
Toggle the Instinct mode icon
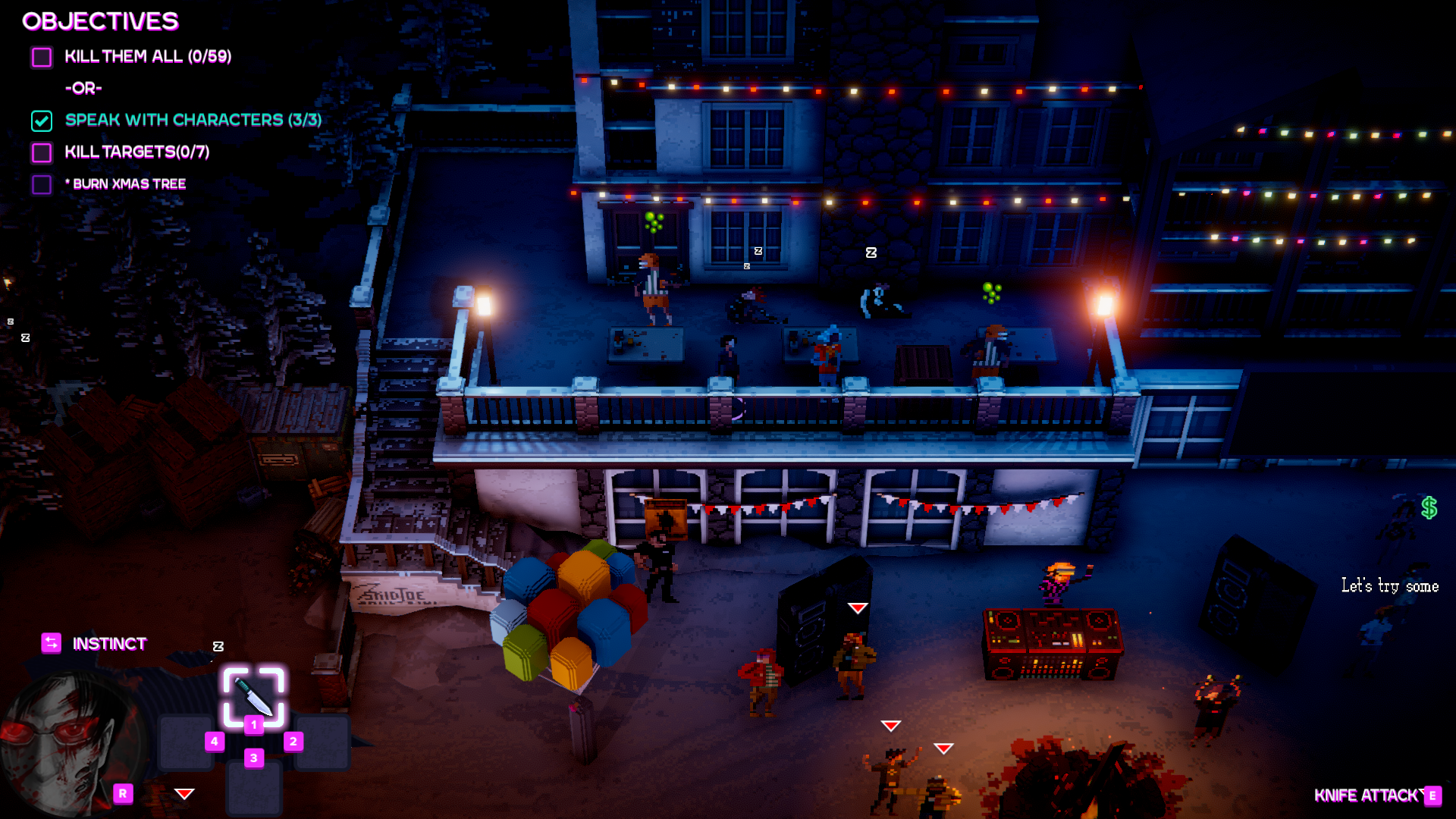click(51, 643)
